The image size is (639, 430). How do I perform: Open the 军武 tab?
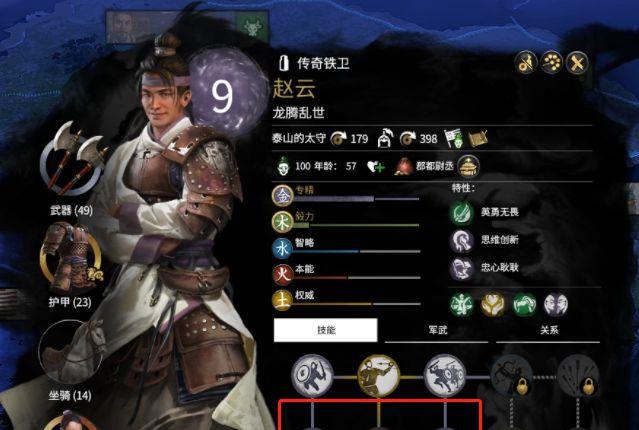(437, 330)
